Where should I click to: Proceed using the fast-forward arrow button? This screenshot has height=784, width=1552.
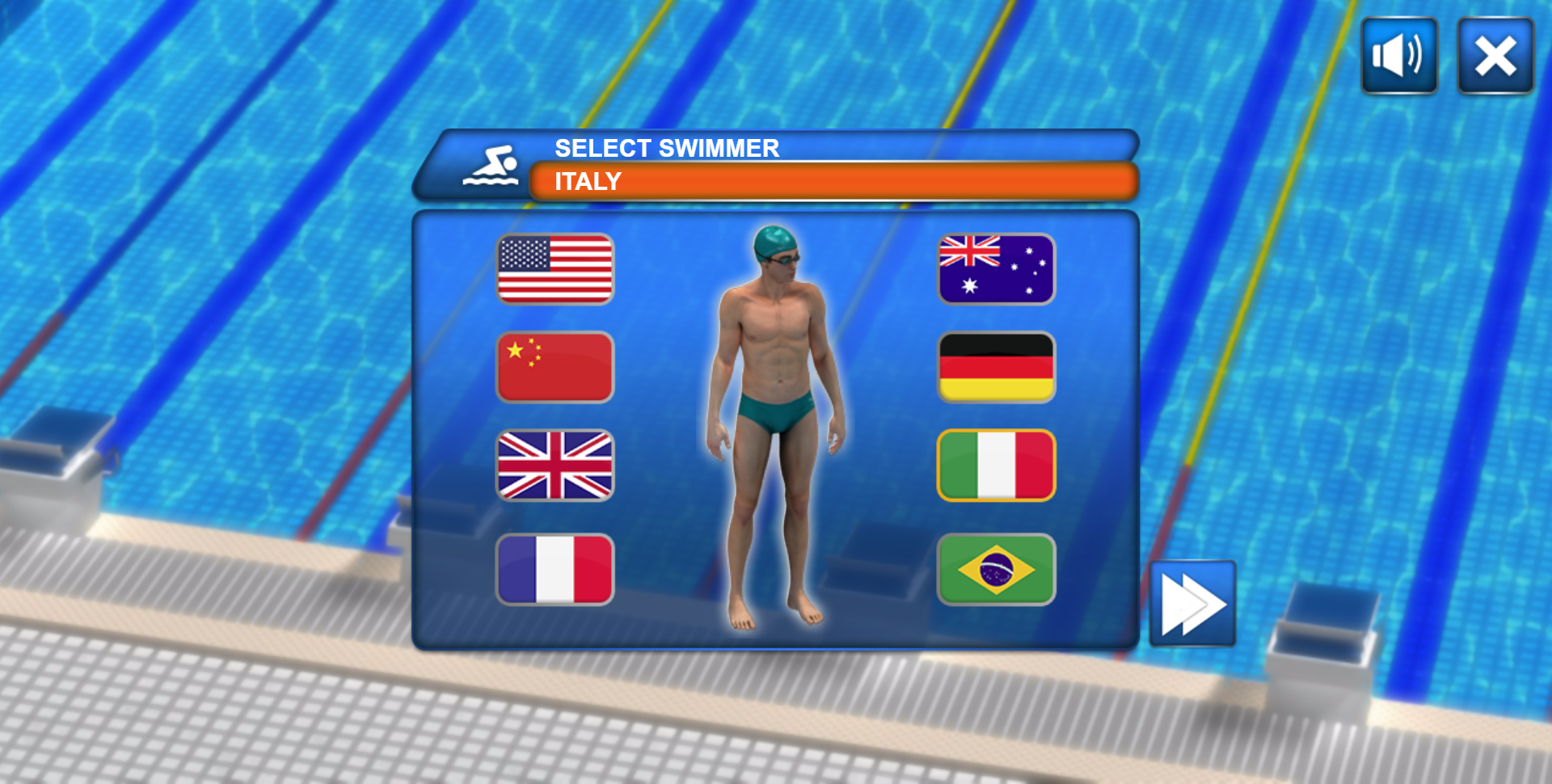point(1192,602)
